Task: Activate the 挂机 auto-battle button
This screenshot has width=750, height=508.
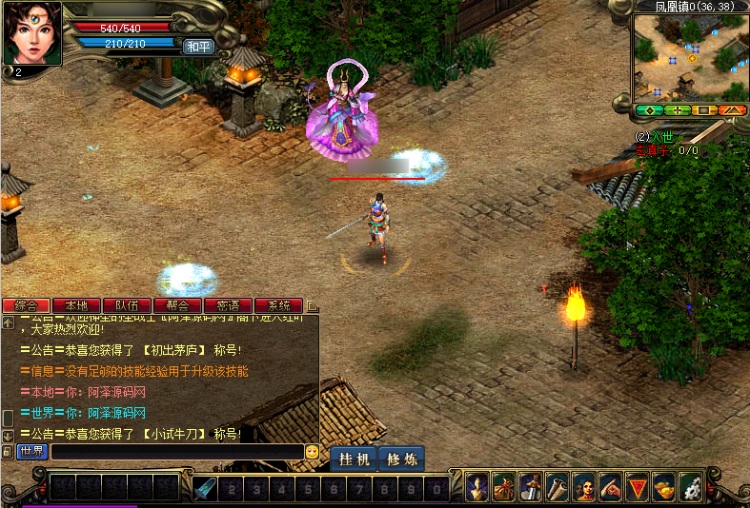Action: [354, 459]
